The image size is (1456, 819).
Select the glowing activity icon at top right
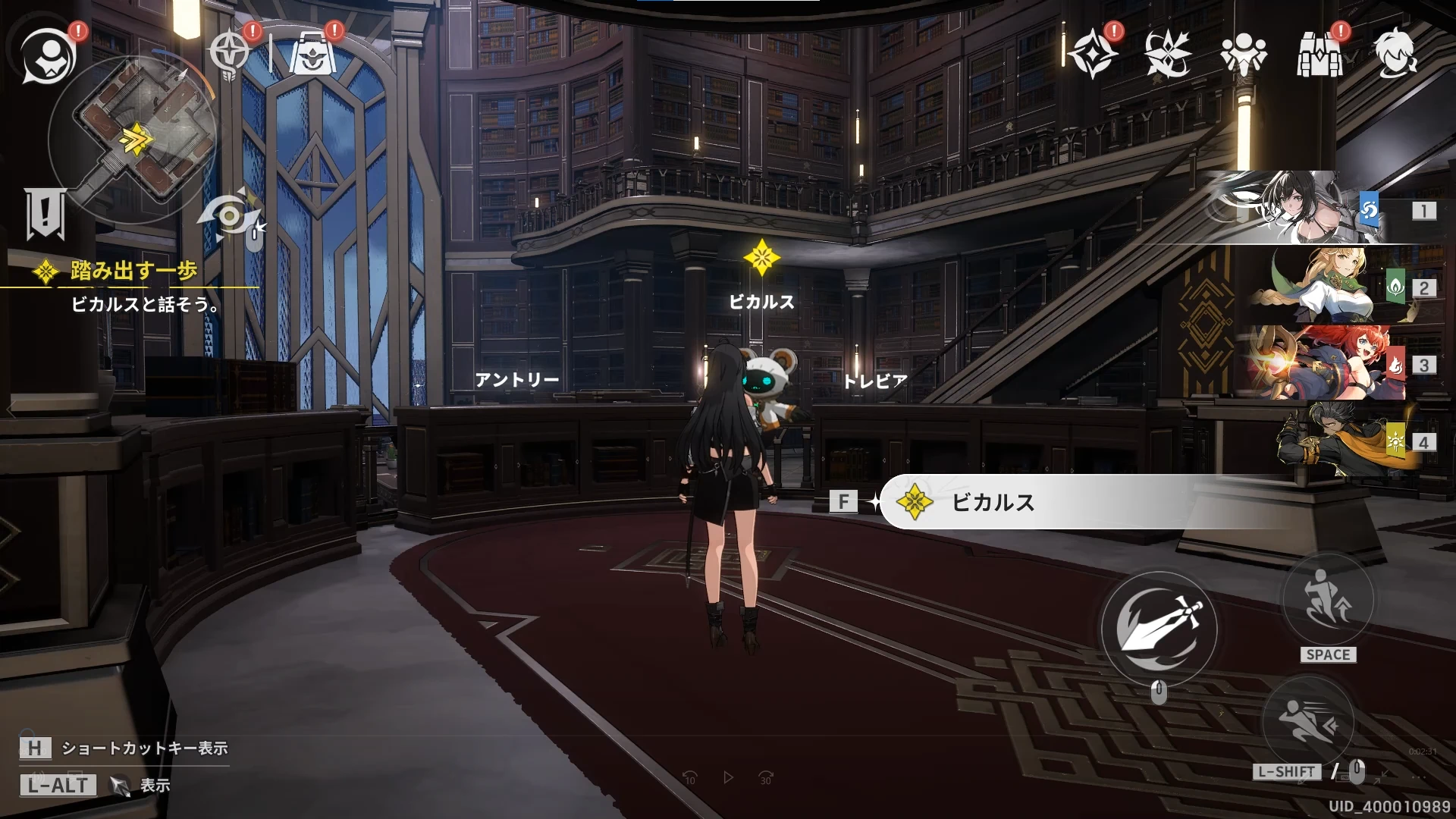(x=1092, y=53)
